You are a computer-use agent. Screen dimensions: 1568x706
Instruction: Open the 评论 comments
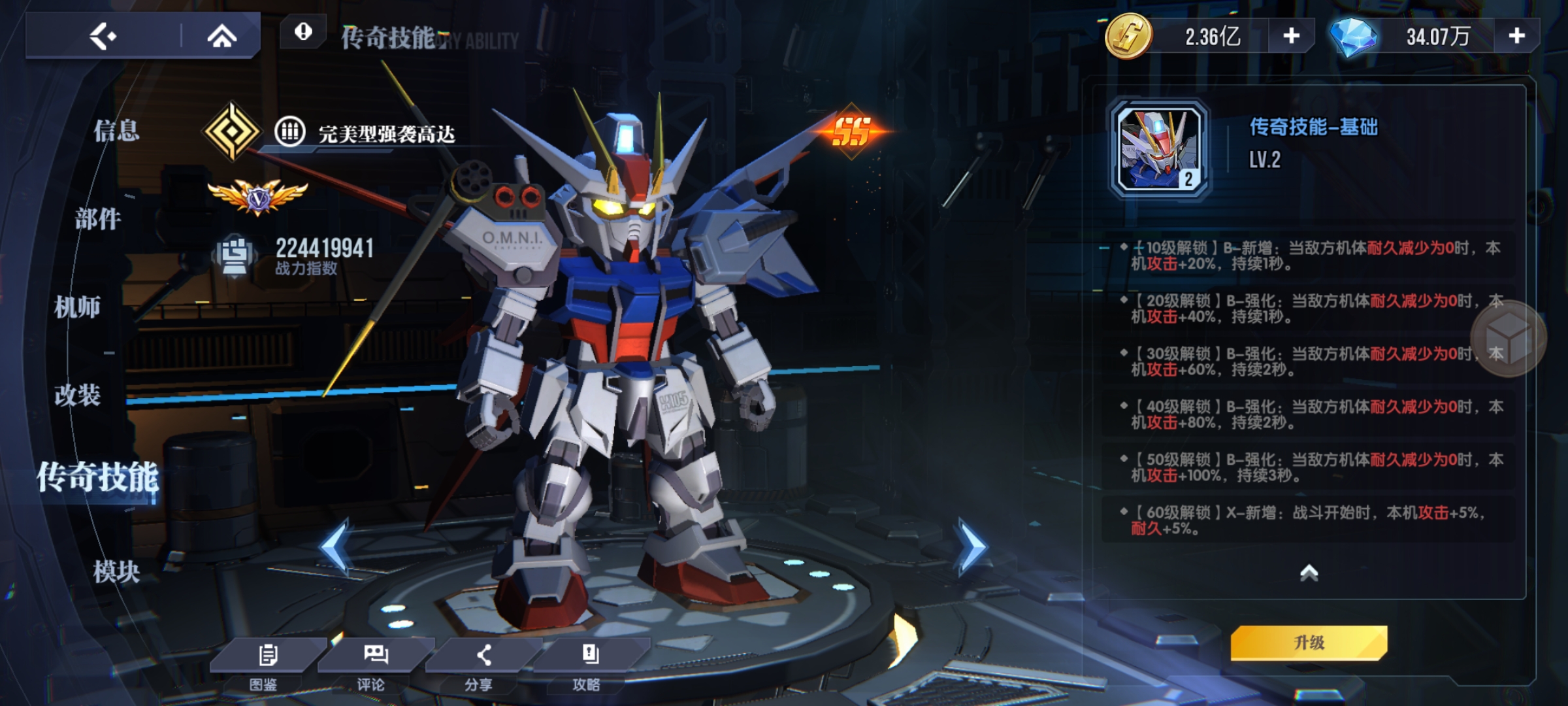(x=374, y=664)
